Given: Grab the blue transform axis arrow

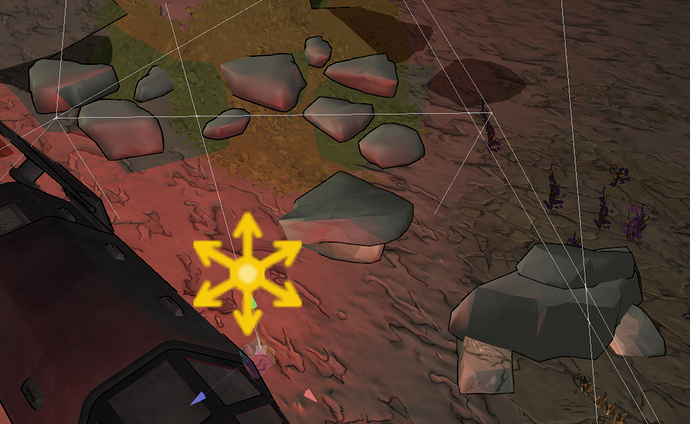Looking at the screenshot, I should pyautogui.click(x=198, y=398).
